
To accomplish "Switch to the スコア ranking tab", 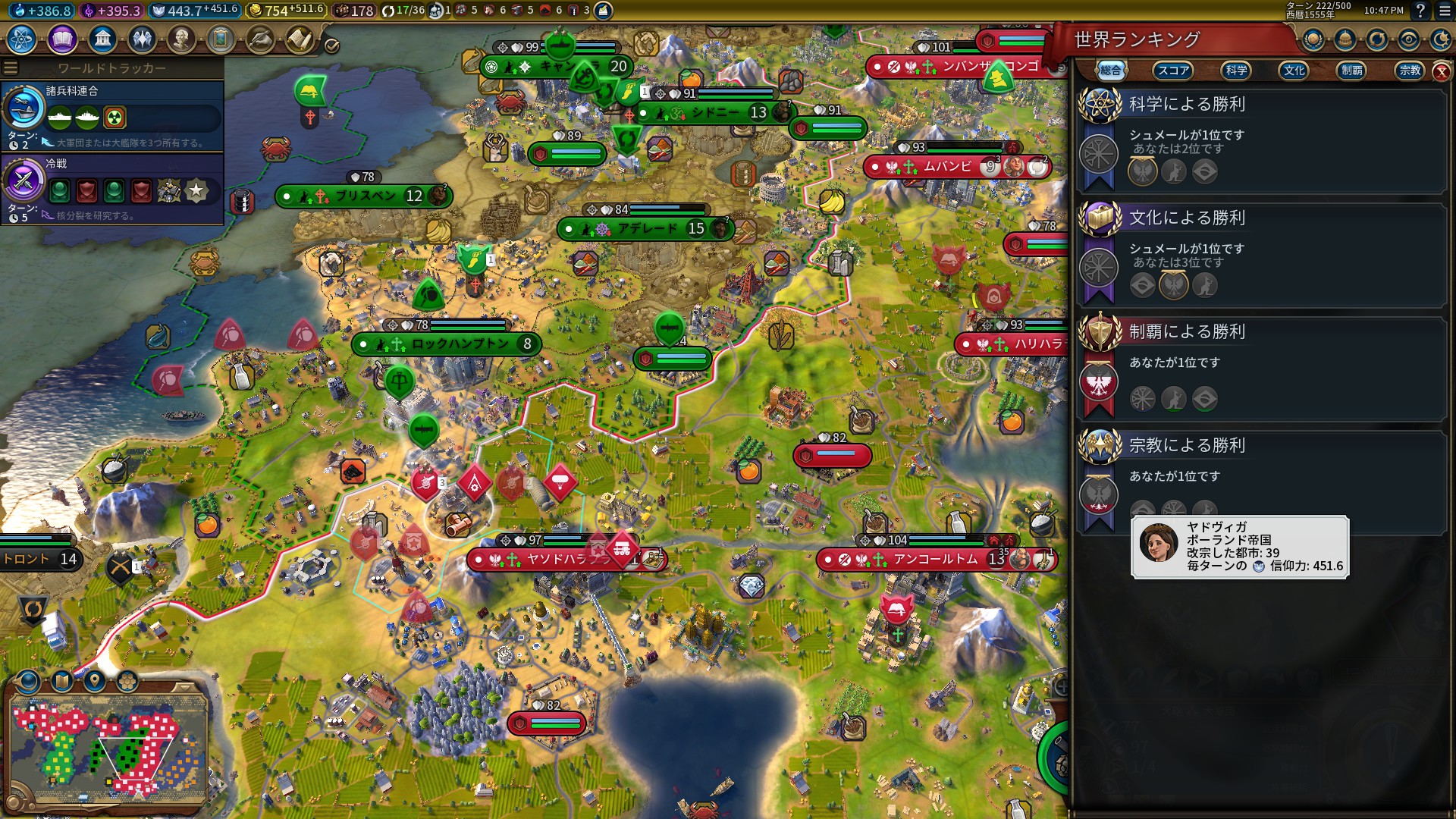I will 1172,71.
